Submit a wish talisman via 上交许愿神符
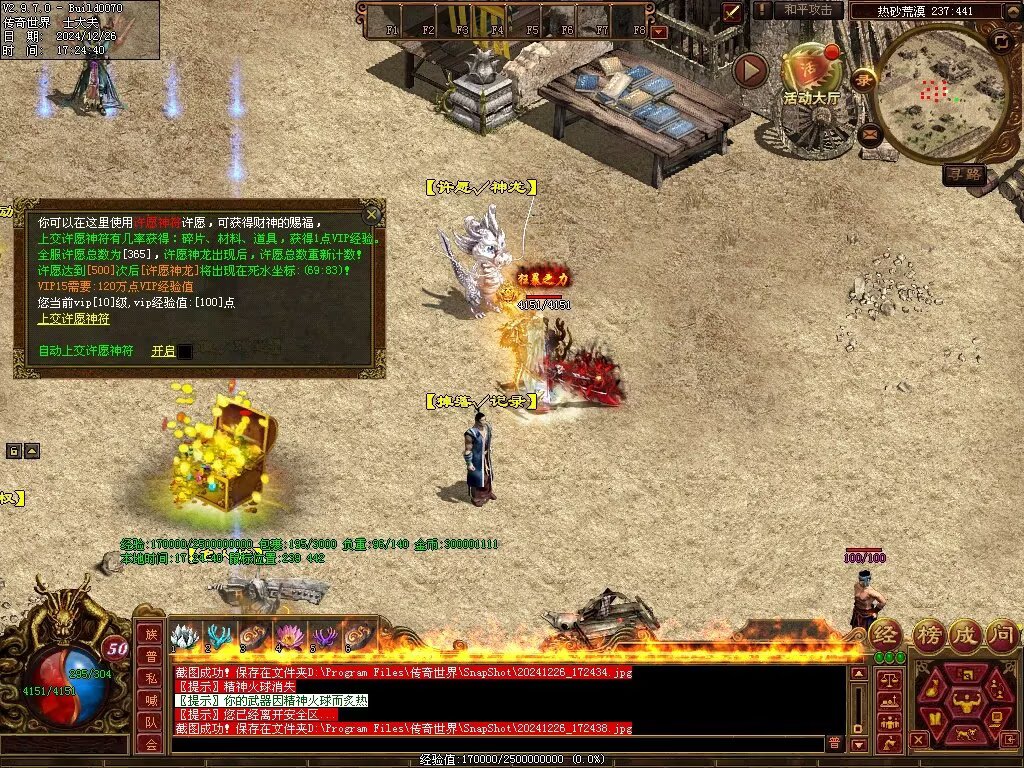Image resolution: width=1024 pixels, height=768 pixels. (x=74, y=319)
